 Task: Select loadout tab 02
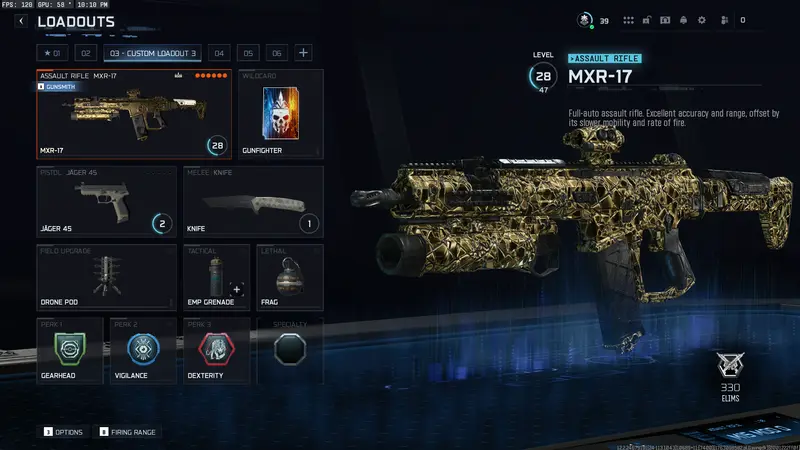pyautogui.click(x=86, y=52)
